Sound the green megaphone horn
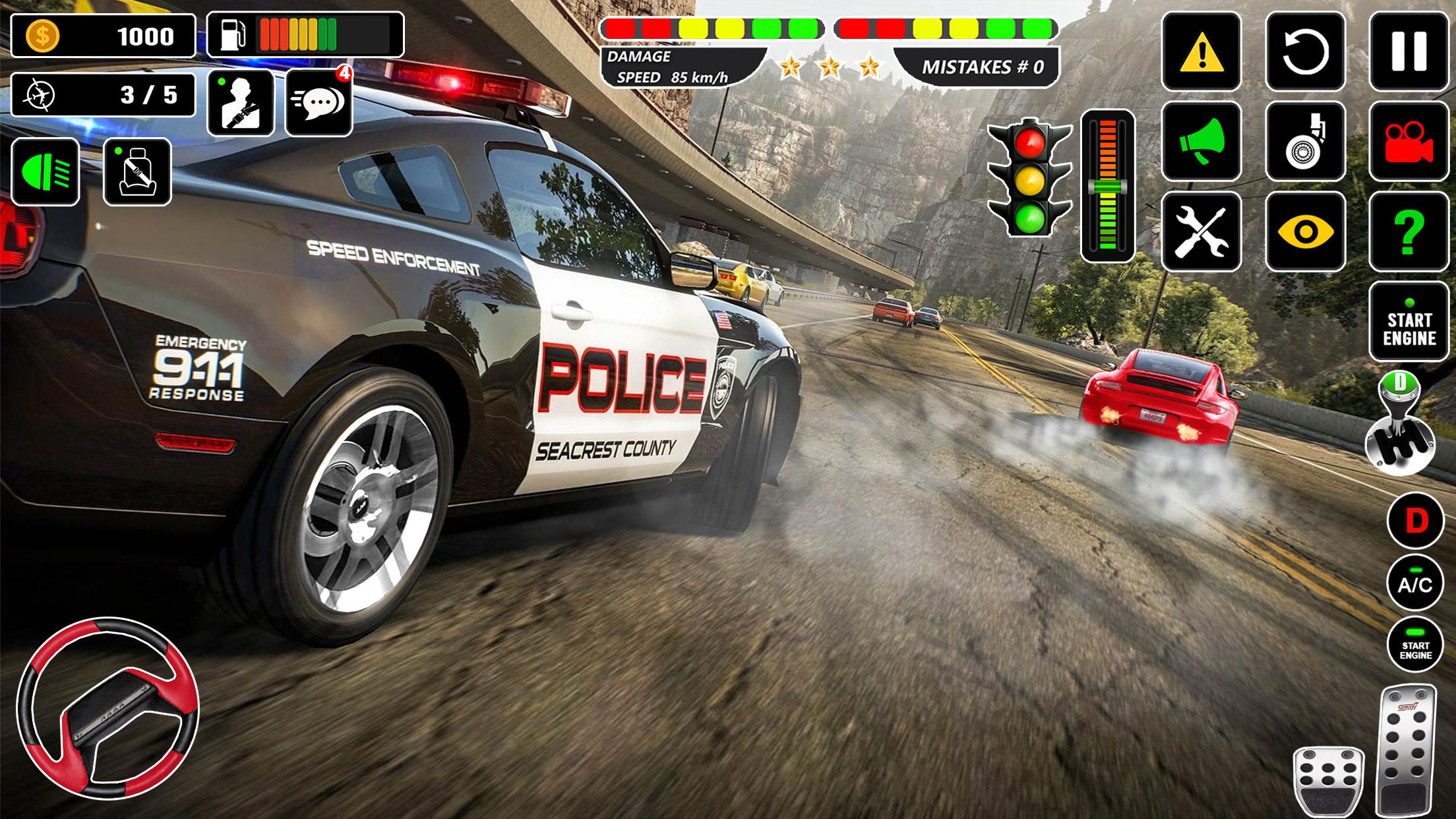This screenshot has height=819, width=1456. pyautogui.click(x=1201, y=142)
